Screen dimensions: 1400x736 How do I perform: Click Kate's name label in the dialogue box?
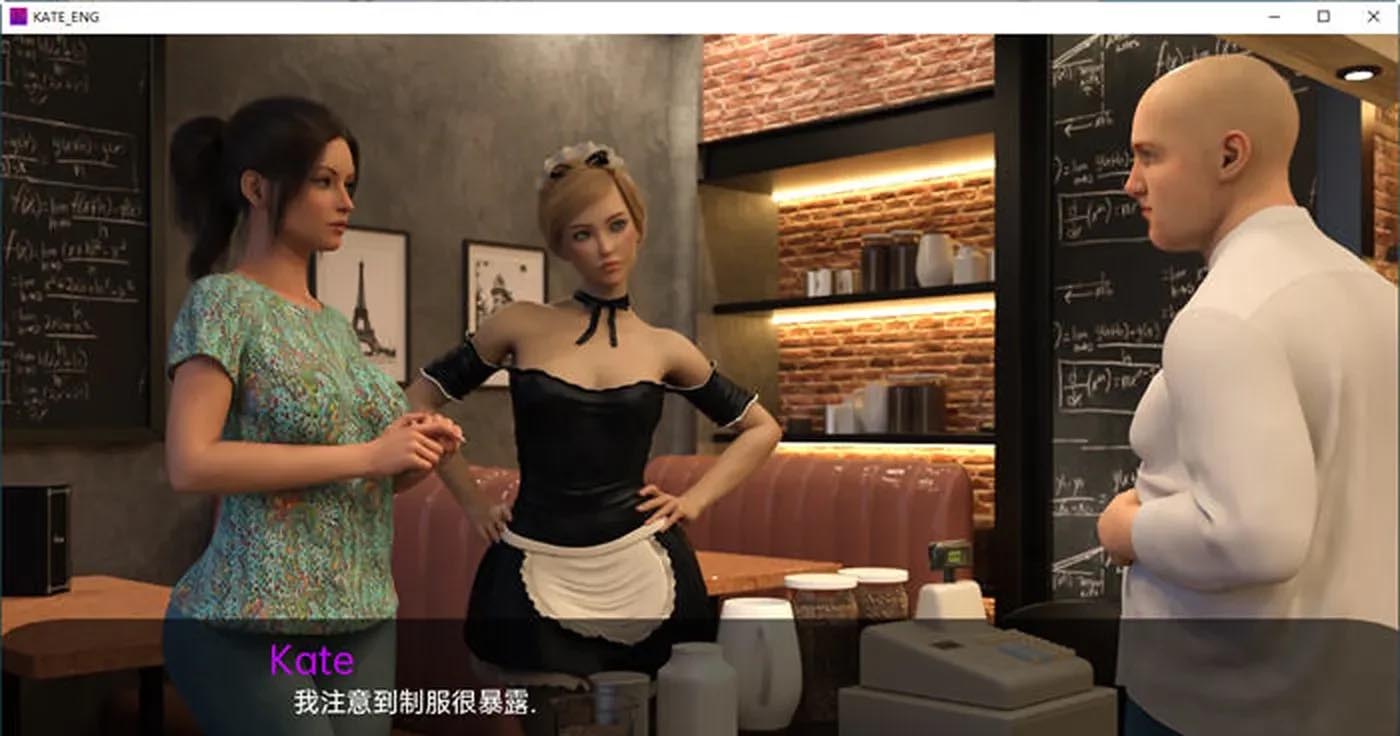tap(310, 658)
